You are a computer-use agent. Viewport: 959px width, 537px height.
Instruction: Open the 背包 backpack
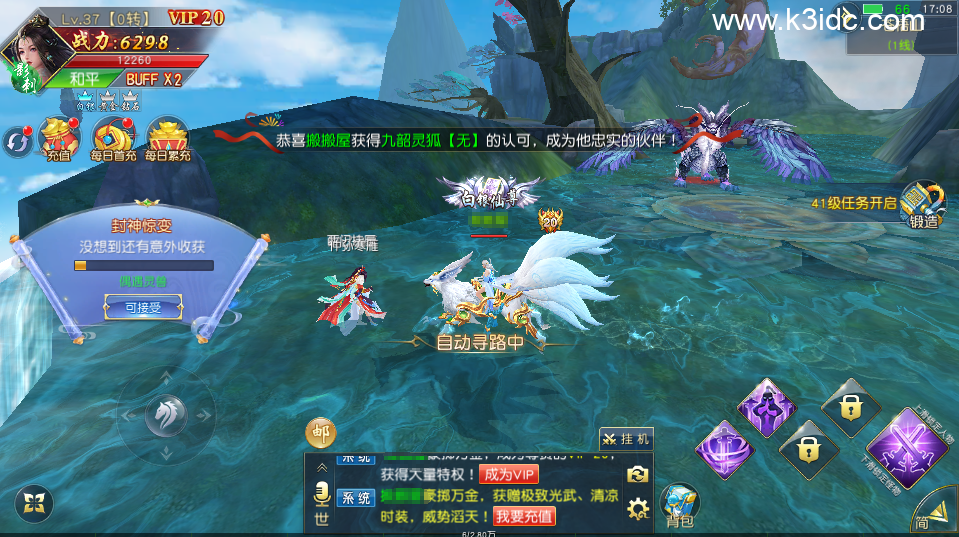680,504
